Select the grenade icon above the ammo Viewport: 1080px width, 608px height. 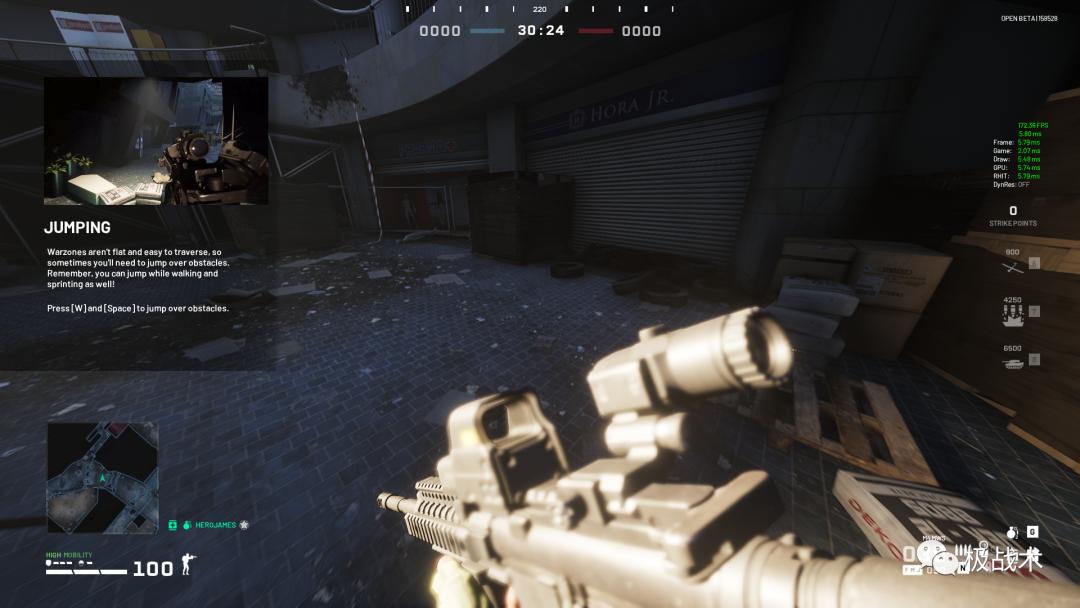click(1012, 532)
